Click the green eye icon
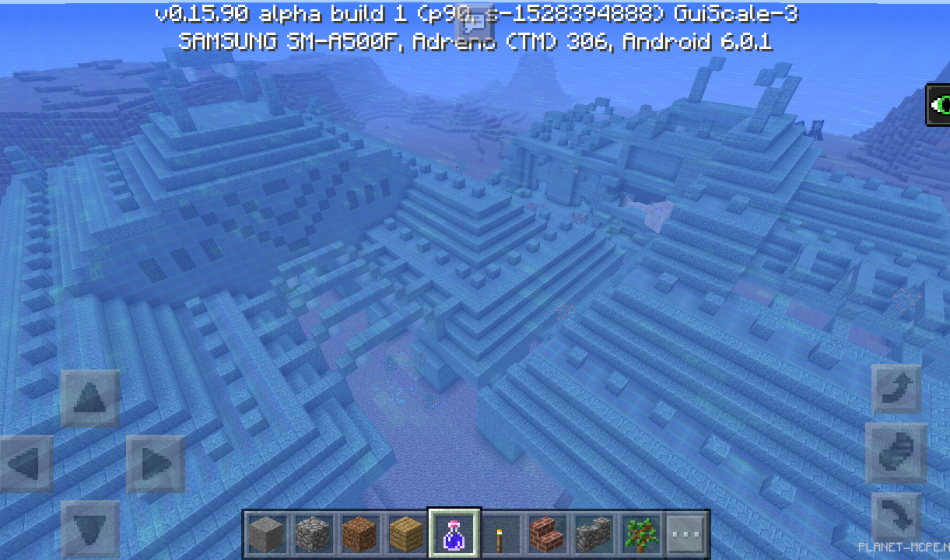This screenshot has width=950, height=560. coord(939,104)
